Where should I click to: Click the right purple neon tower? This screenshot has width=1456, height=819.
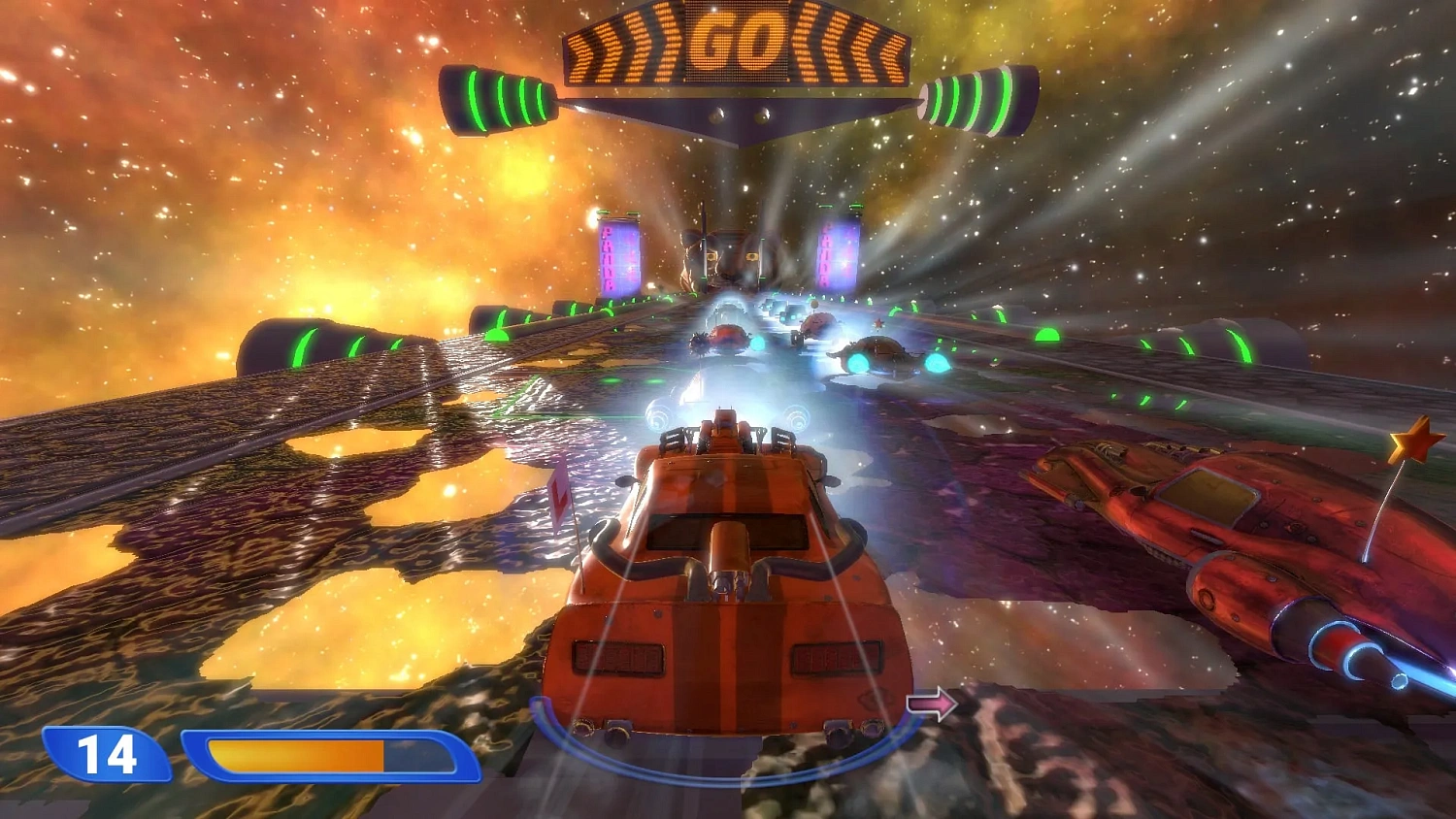coord(839,254)
